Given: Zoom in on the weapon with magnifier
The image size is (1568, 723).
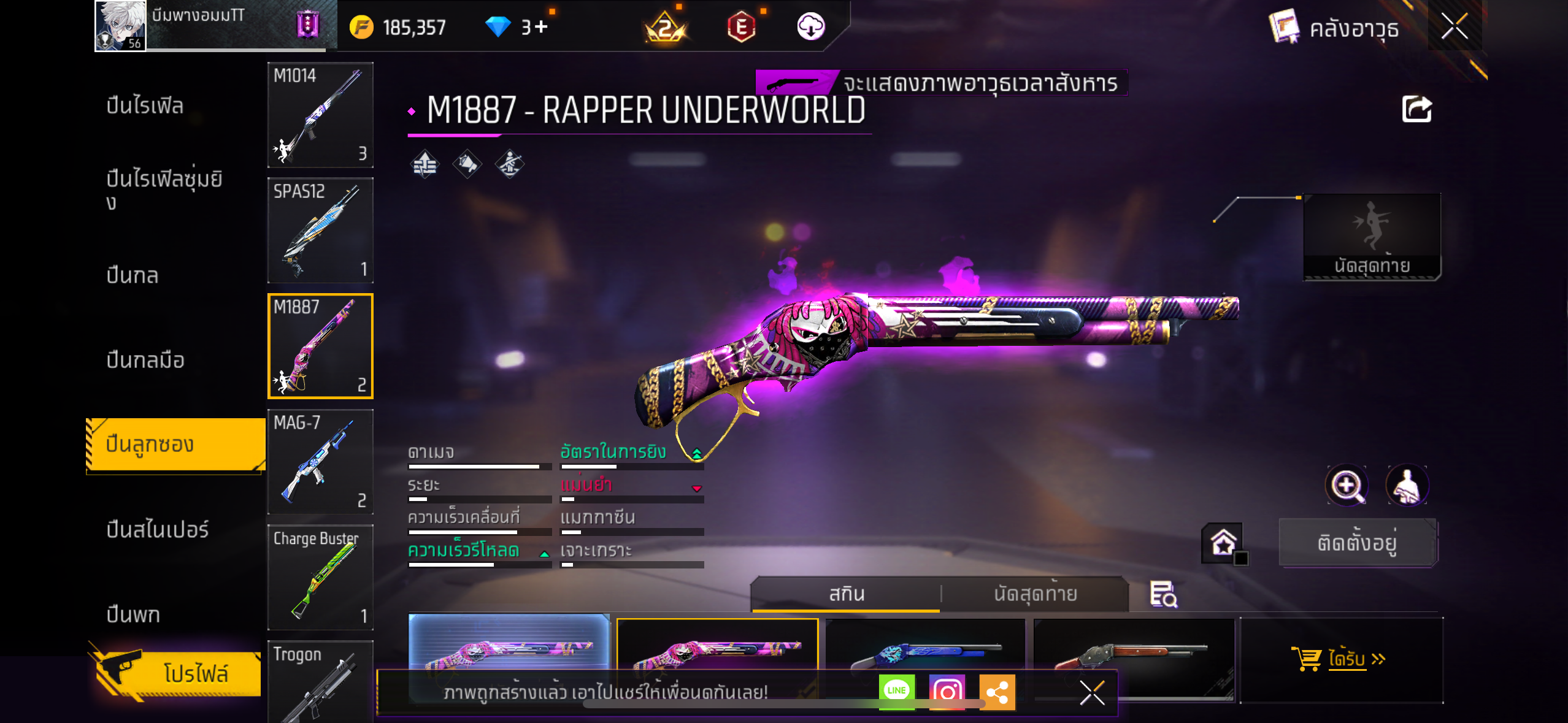Looking at the screenshot, I should click(x=1347, y=485).
